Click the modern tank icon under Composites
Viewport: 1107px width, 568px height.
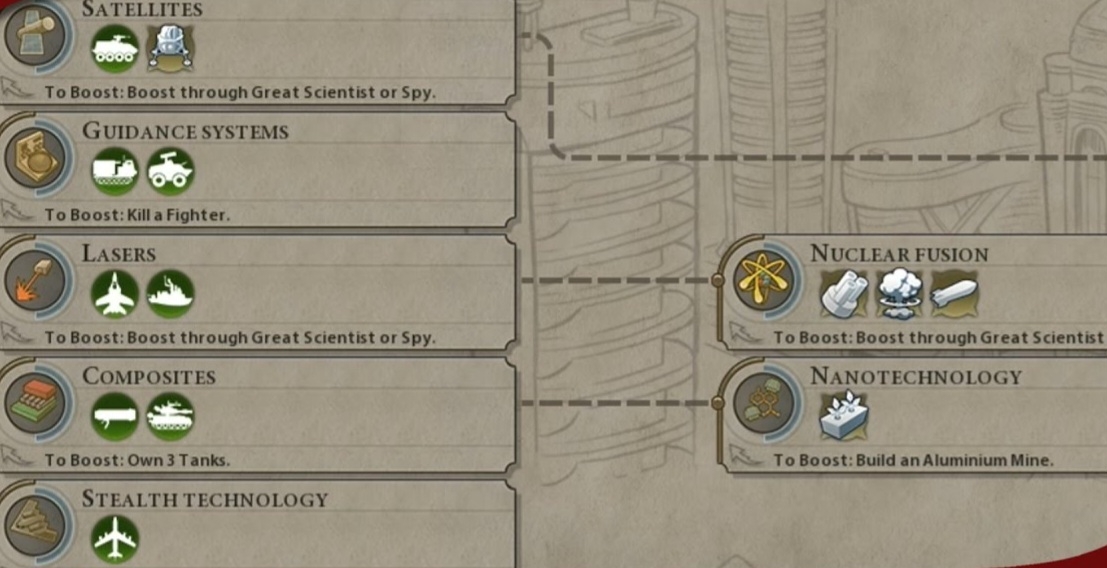[171, 417]
